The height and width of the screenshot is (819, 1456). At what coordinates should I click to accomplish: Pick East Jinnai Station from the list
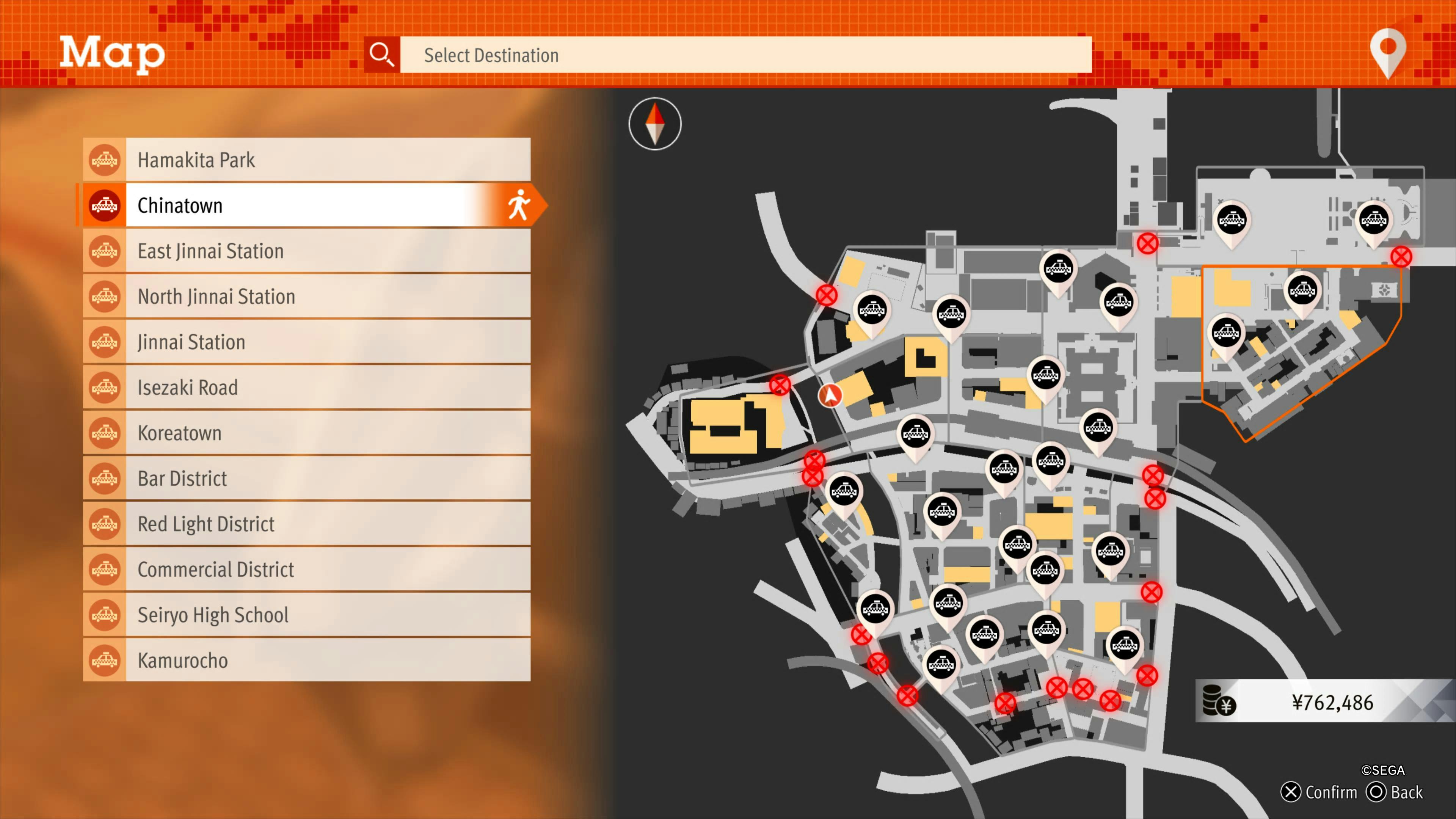pos(306,251)
